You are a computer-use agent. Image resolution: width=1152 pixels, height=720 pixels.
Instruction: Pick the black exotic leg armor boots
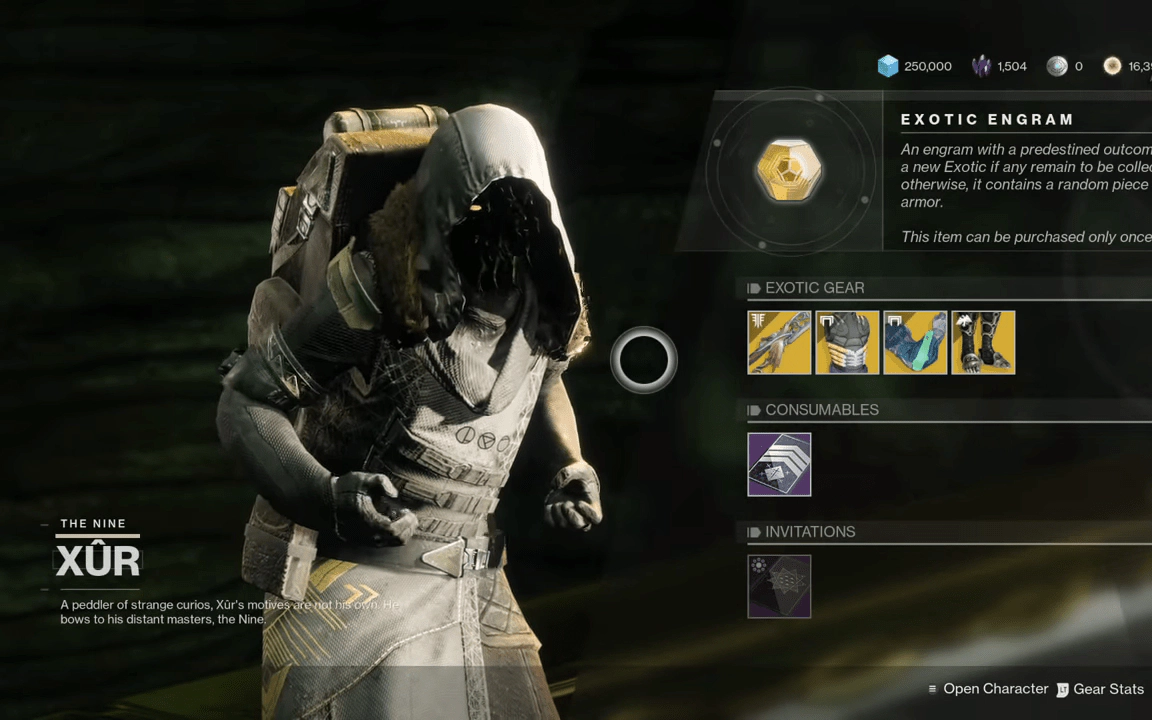[983, 342]
